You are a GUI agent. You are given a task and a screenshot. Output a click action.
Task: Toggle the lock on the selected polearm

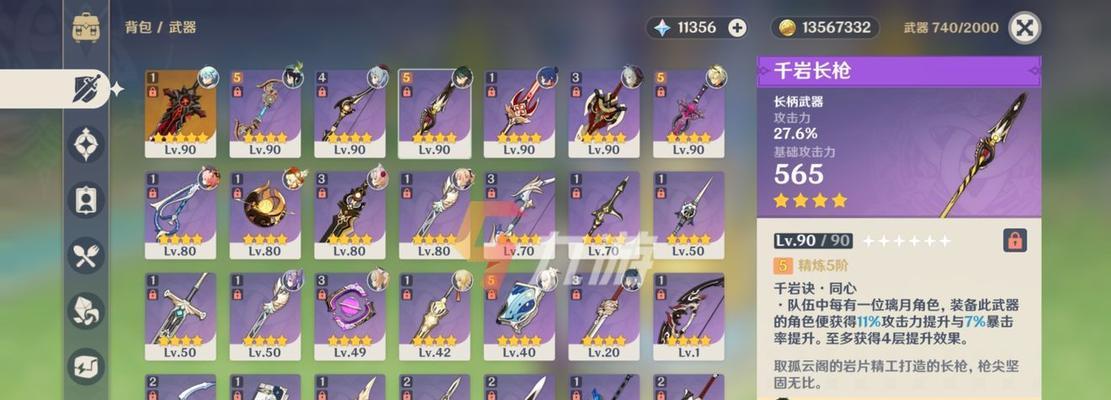coord(1014,240)
